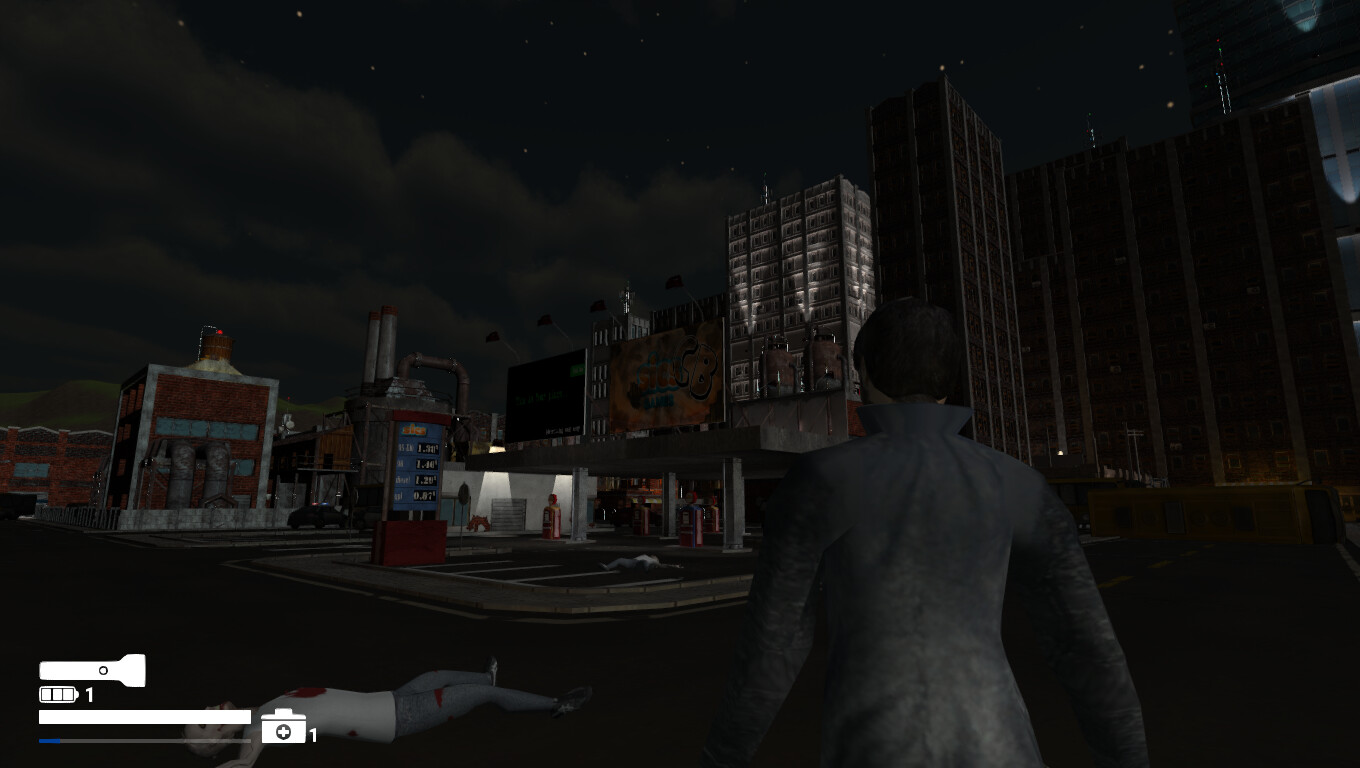The width and height of the screenshot is (1360, 768).
Task: Open the first-aid medkit icon
Action: pos(284,726)
